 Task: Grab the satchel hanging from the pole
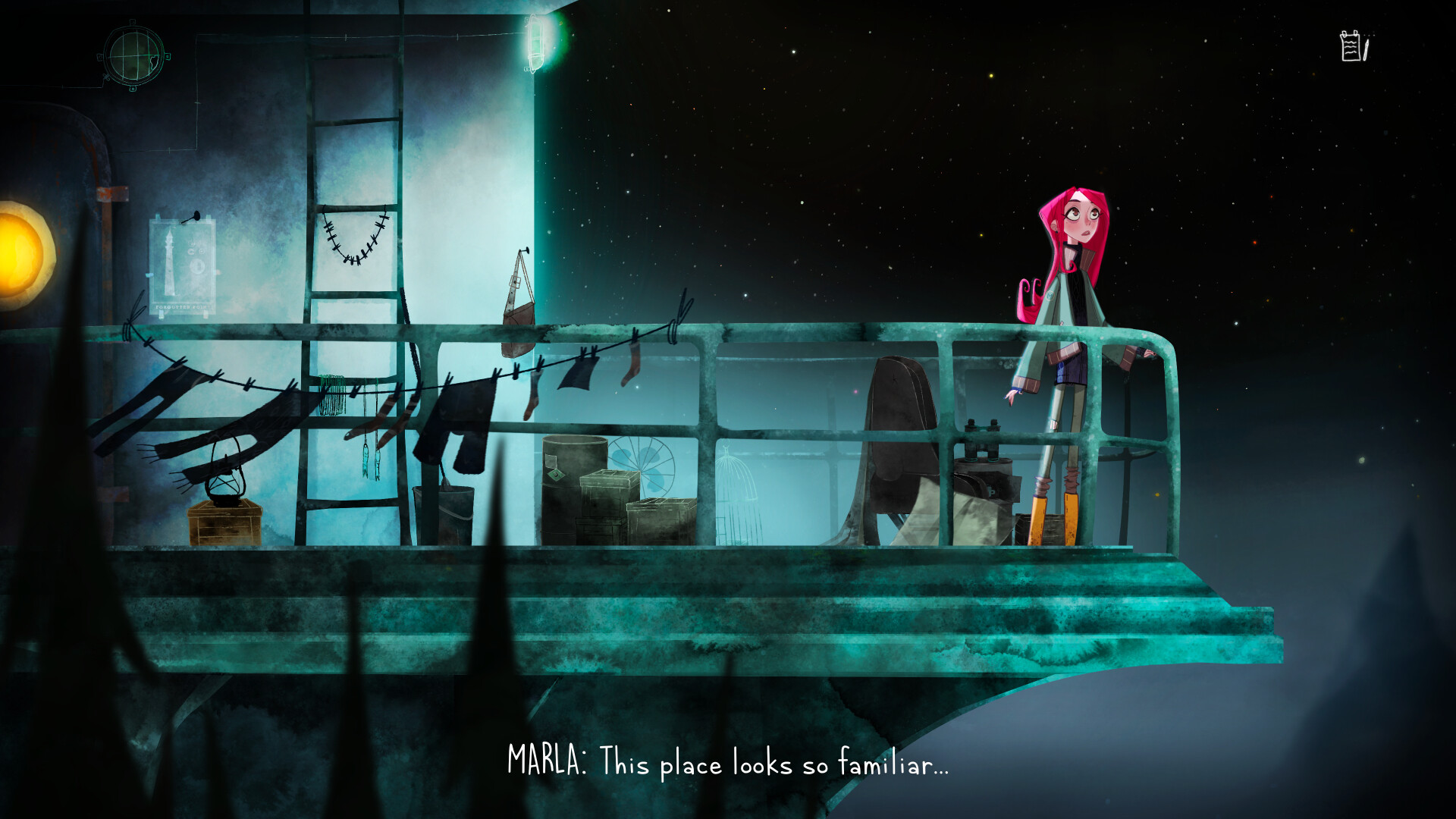coord(518,318)
